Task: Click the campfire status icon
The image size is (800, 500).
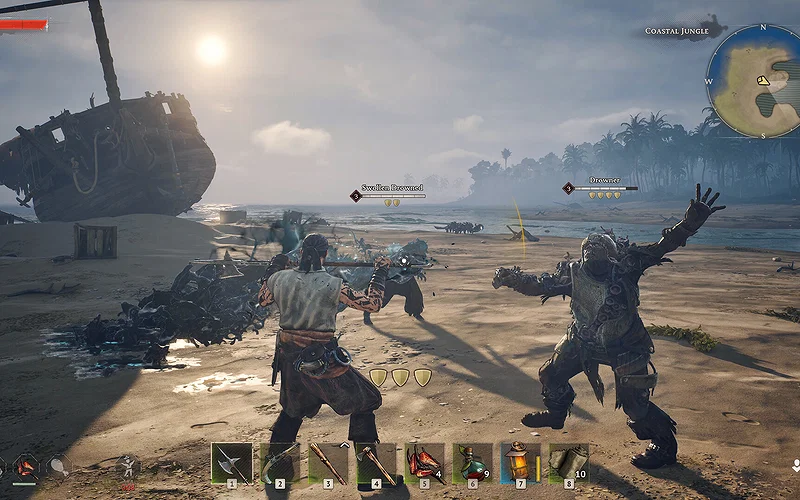Action: click(x=25, y=466)
